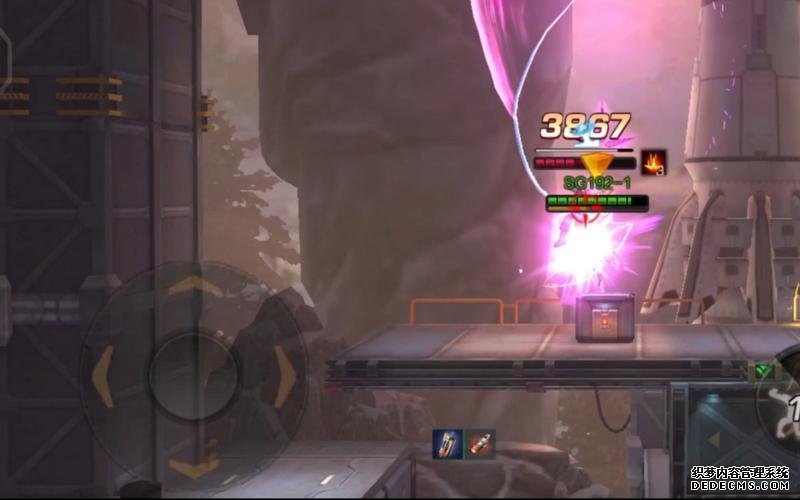Image resolution: width=800 pixels, height=500 pixels.
Task: Use the red grenade item
Action: 481,443
